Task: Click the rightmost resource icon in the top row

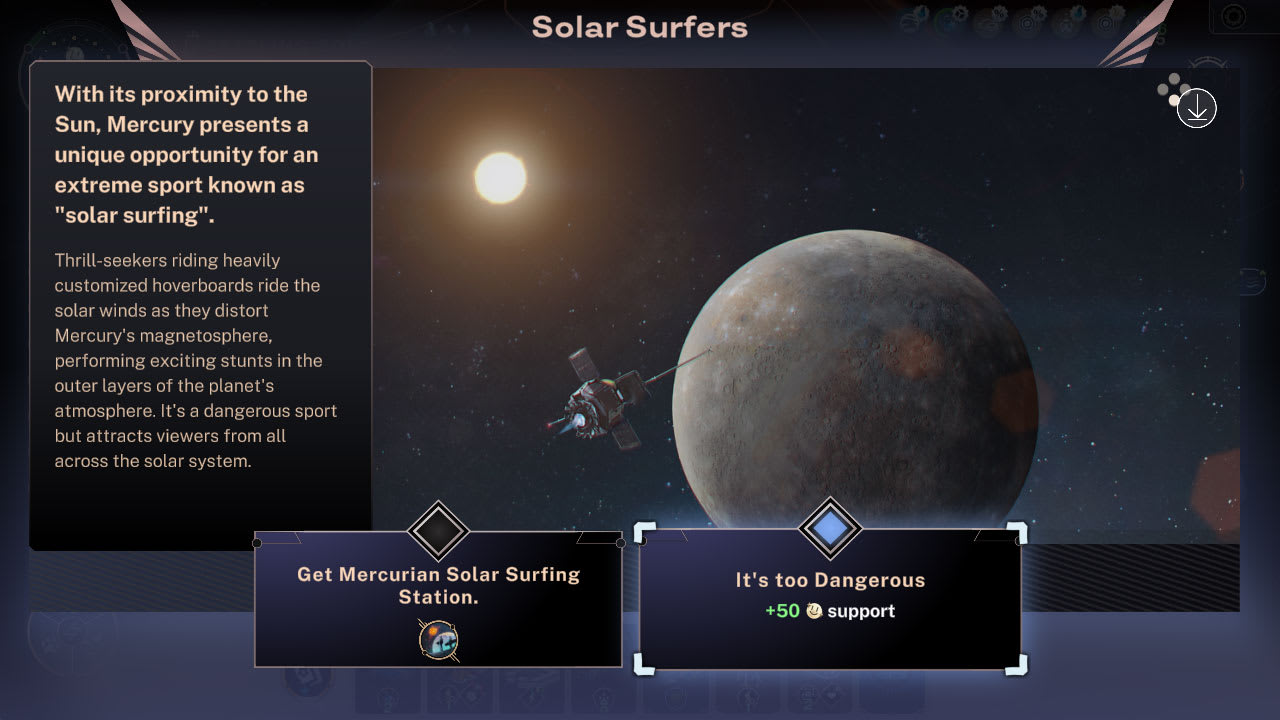Action: pos(1106,16)
